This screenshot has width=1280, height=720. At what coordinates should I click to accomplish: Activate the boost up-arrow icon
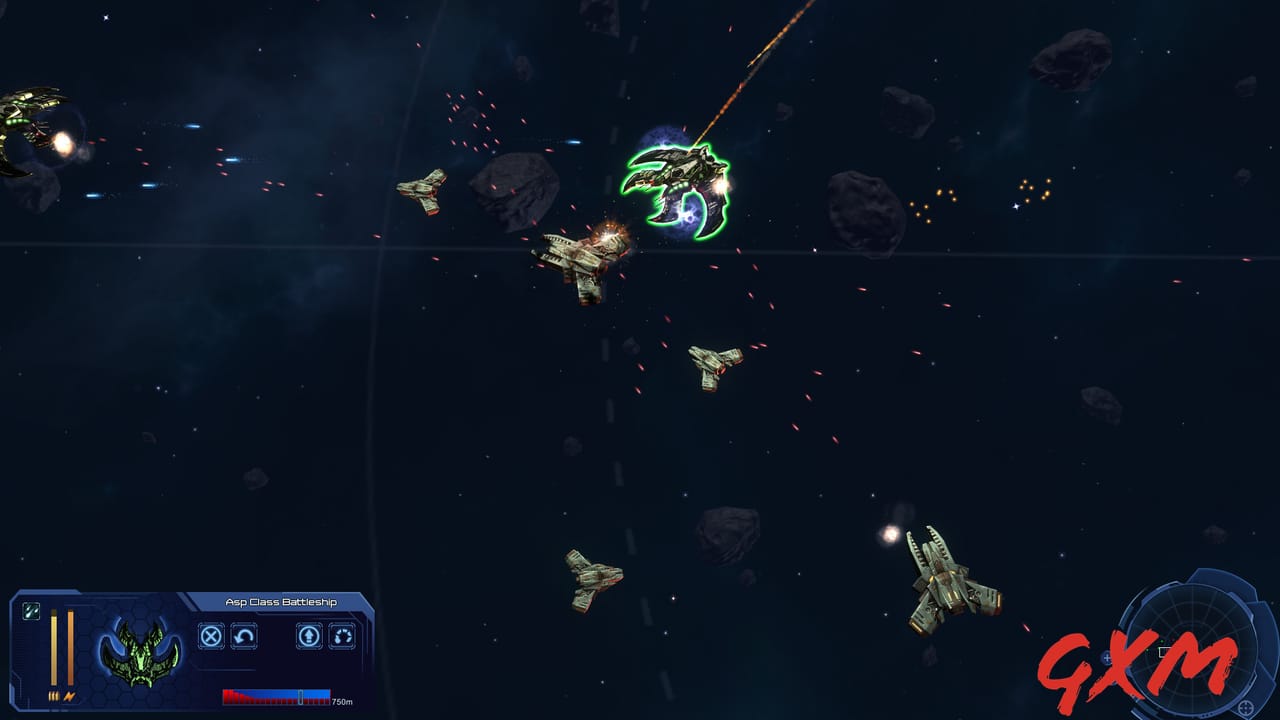(310, 637)
